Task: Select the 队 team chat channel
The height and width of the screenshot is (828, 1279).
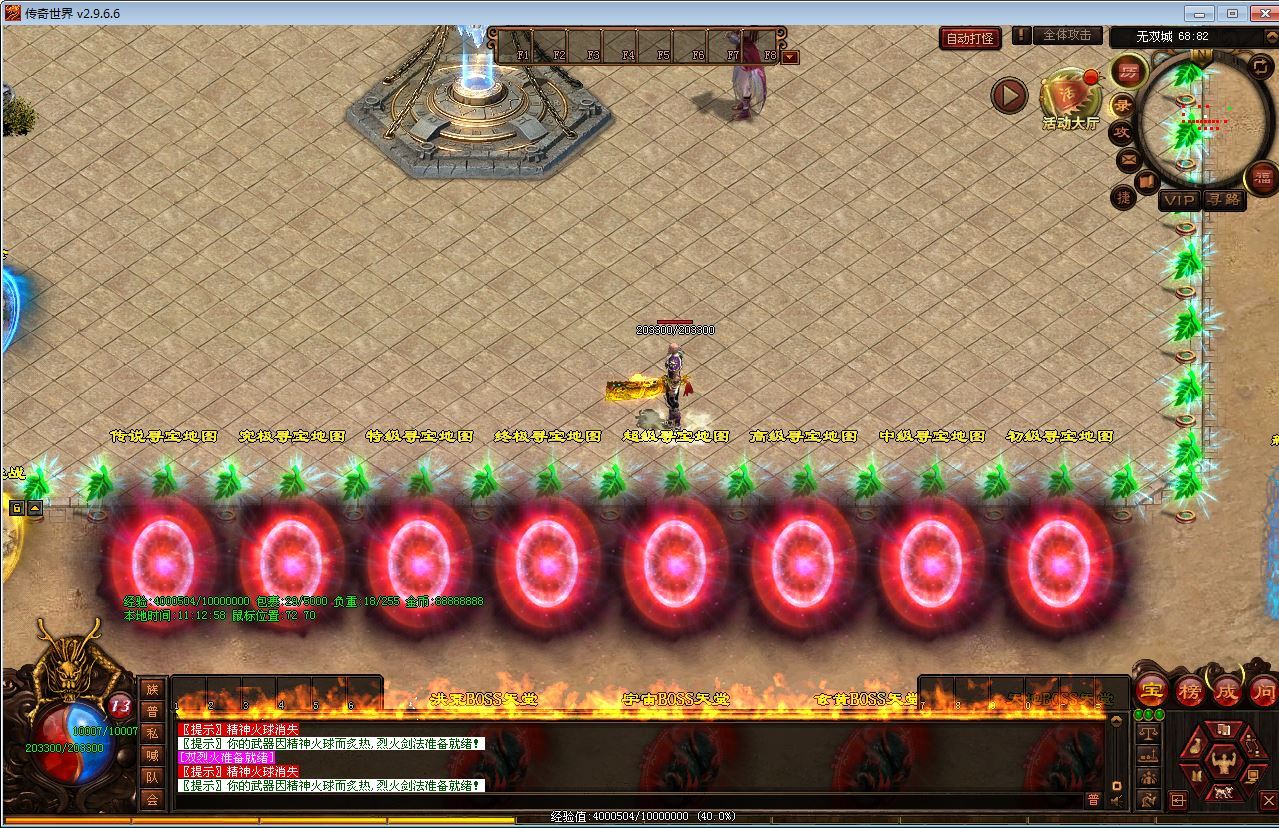Action: point(152,777)
